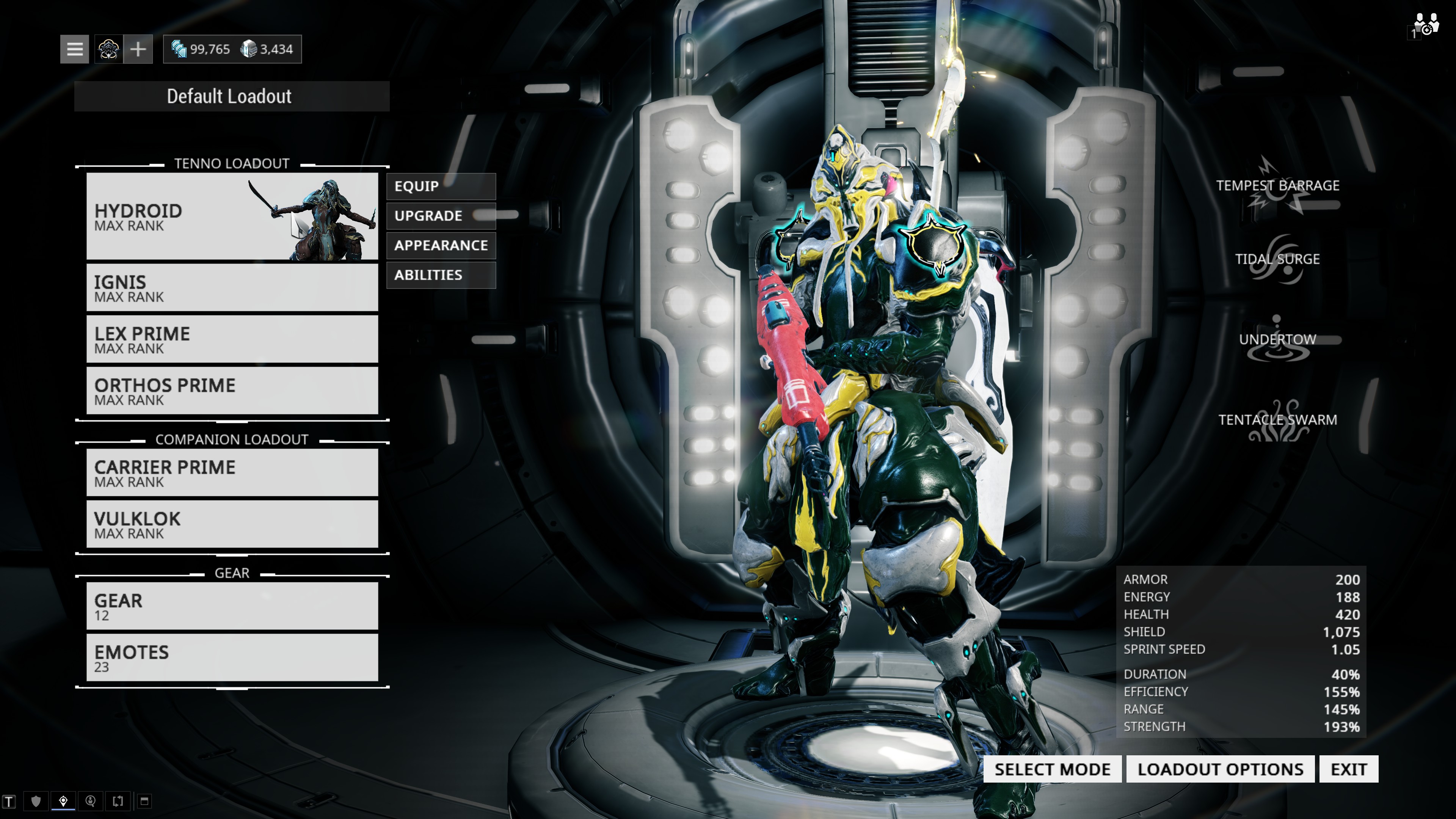The image size is (1456, 819).
Task: Click Equip for Hydroid
Action: (441, 187)
